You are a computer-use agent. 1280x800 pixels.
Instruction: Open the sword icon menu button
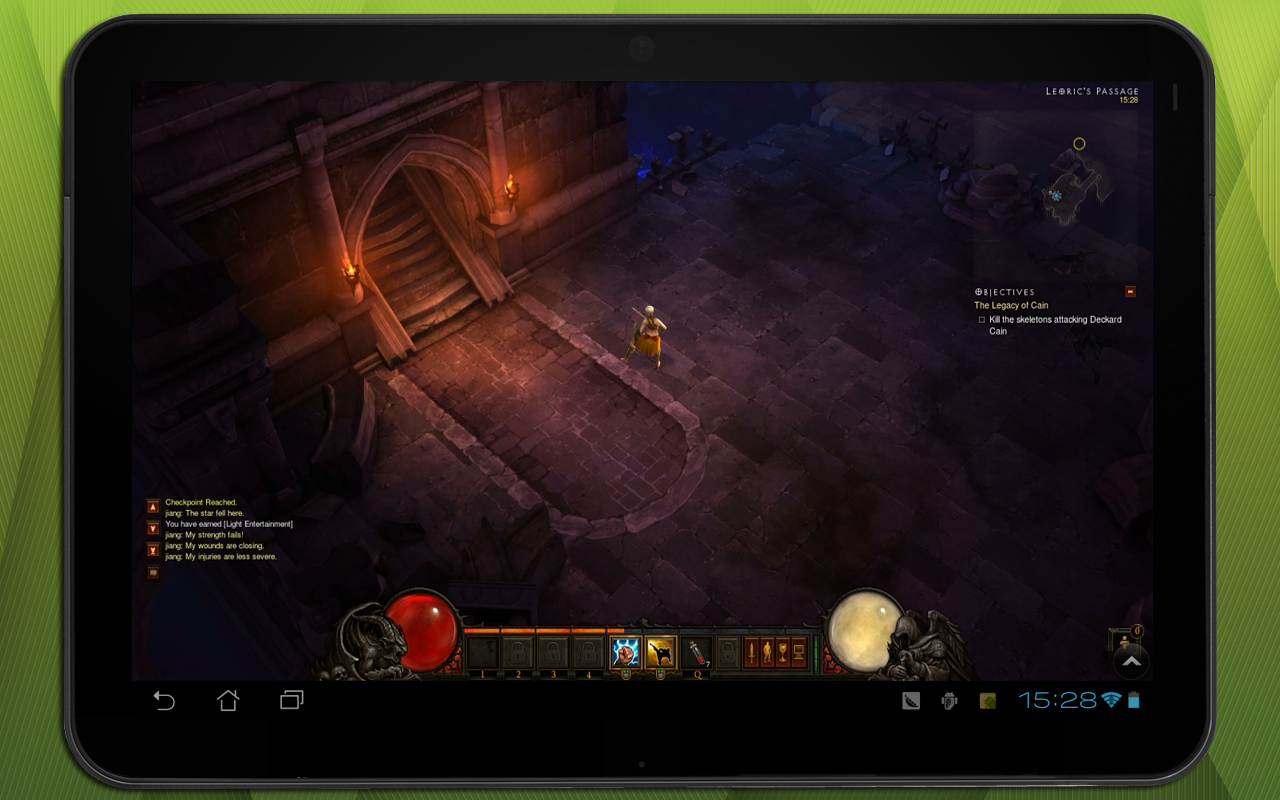click(x=751, y=653)
